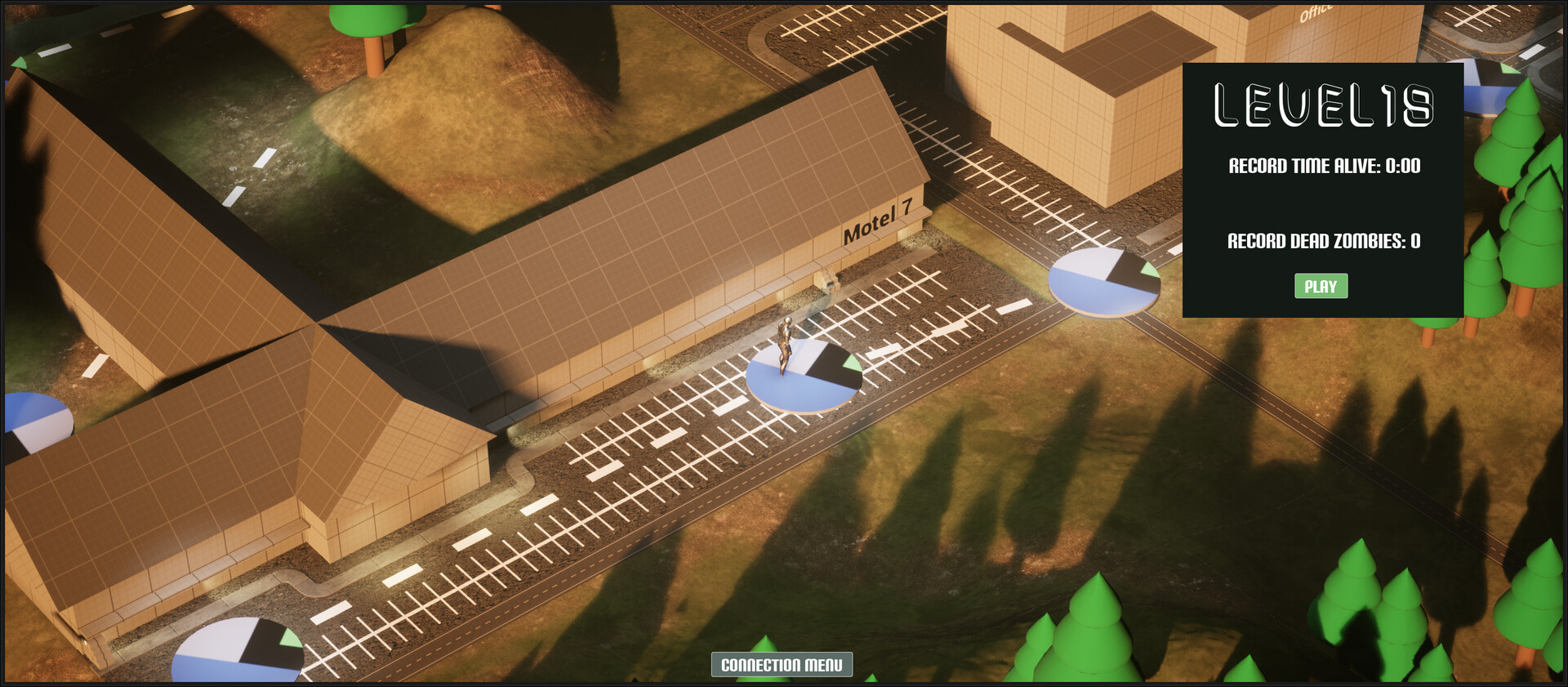Click the Record Dead Zombies counter
Image resolution: width=1568 pixels, height=687 pixels.
point(1324,241)
